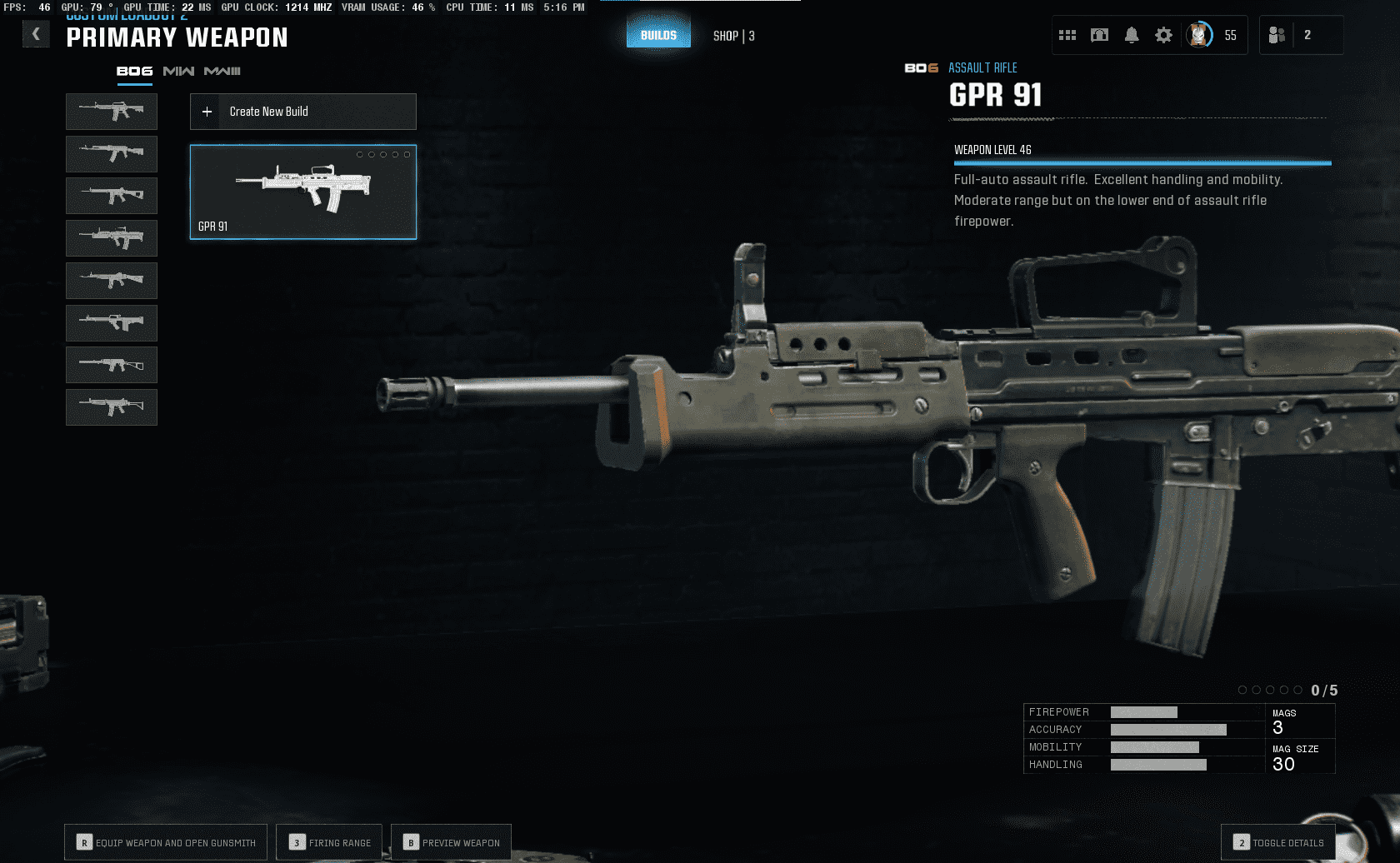This screenshot has width=1400, height=863.
Task: Go back using the top-left arrow
Action: click(x=36, y=34)
